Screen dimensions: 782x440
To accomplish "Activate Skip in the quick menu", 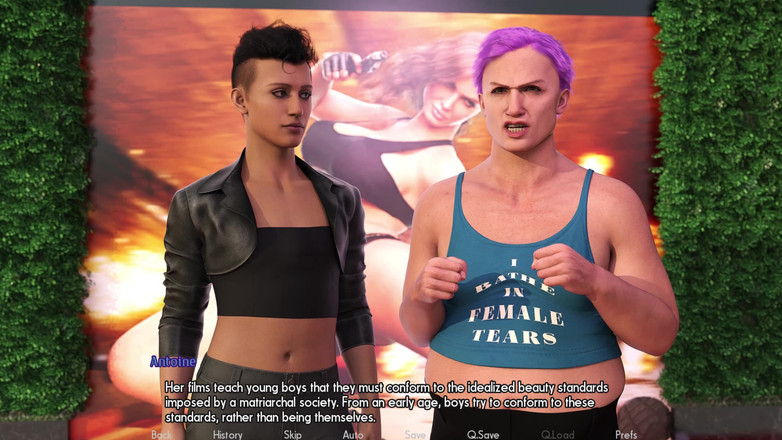I will pyautogui.click(x=292, y=435).
